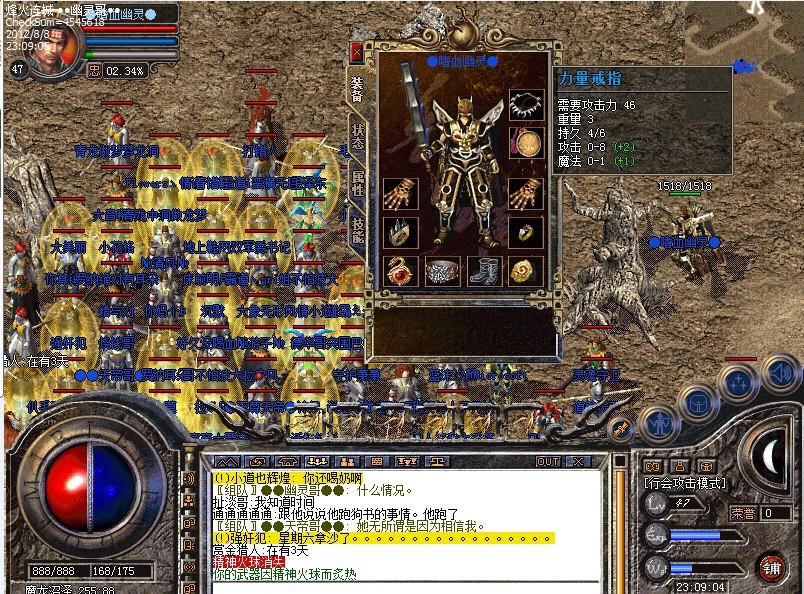Click the X button on chat toolbar
804x594 pixels.
tap(577, 462)
